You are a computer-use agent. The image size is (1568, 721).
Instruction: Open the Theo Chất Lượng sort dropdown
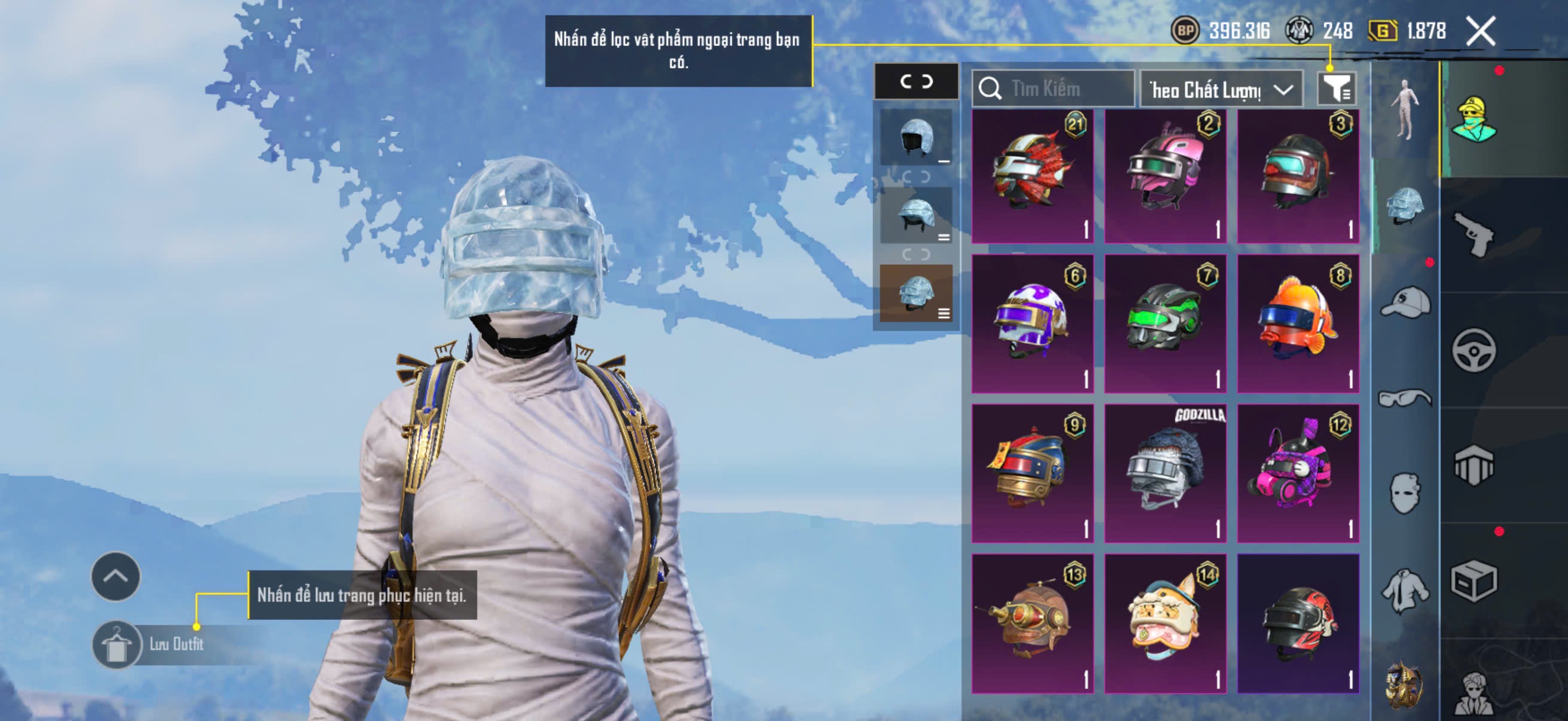click(1221, 90)
